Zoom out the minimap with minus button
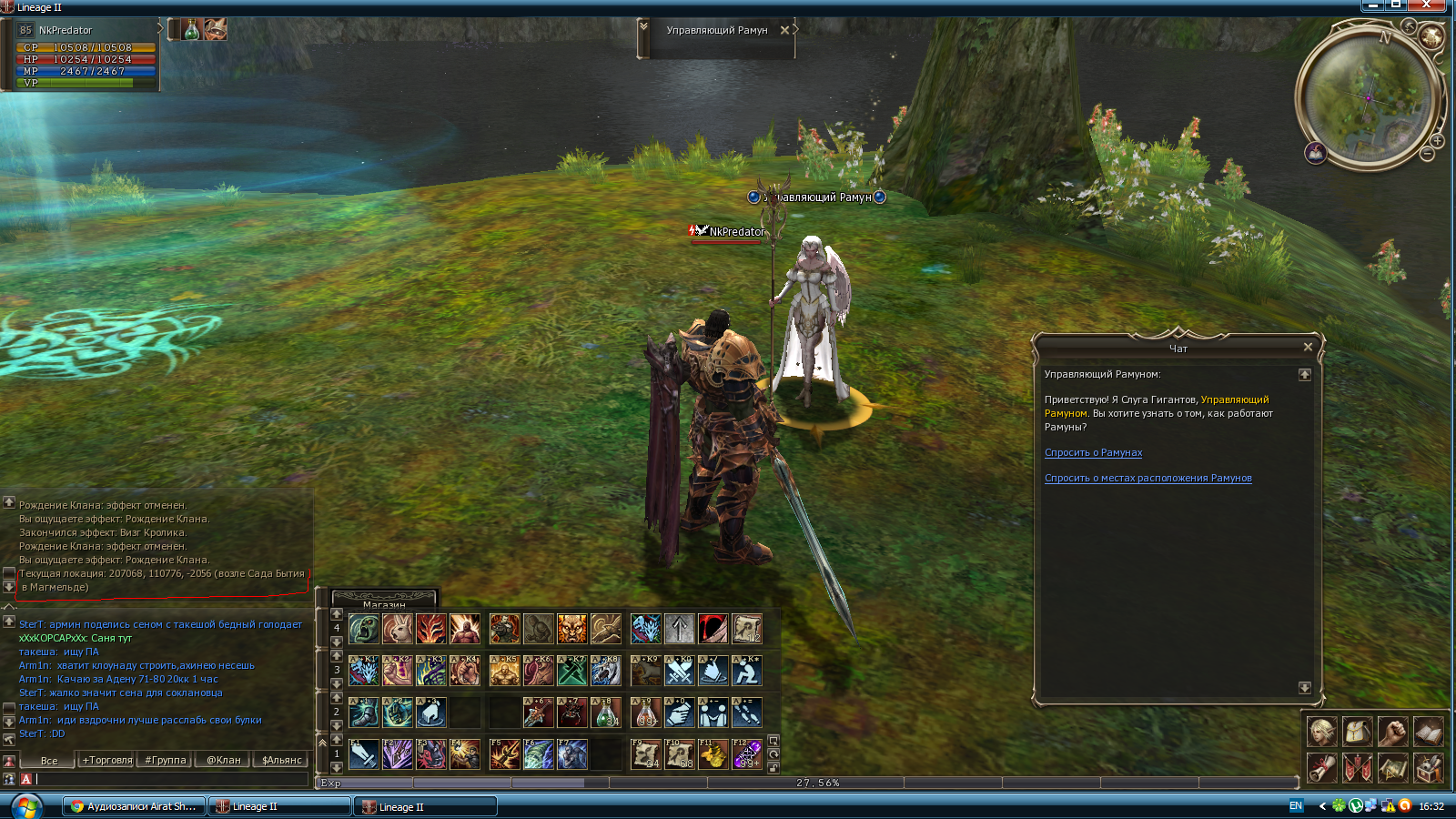Image resolution: width=1456 pixels, height=819 pixels. [1427, 155]
